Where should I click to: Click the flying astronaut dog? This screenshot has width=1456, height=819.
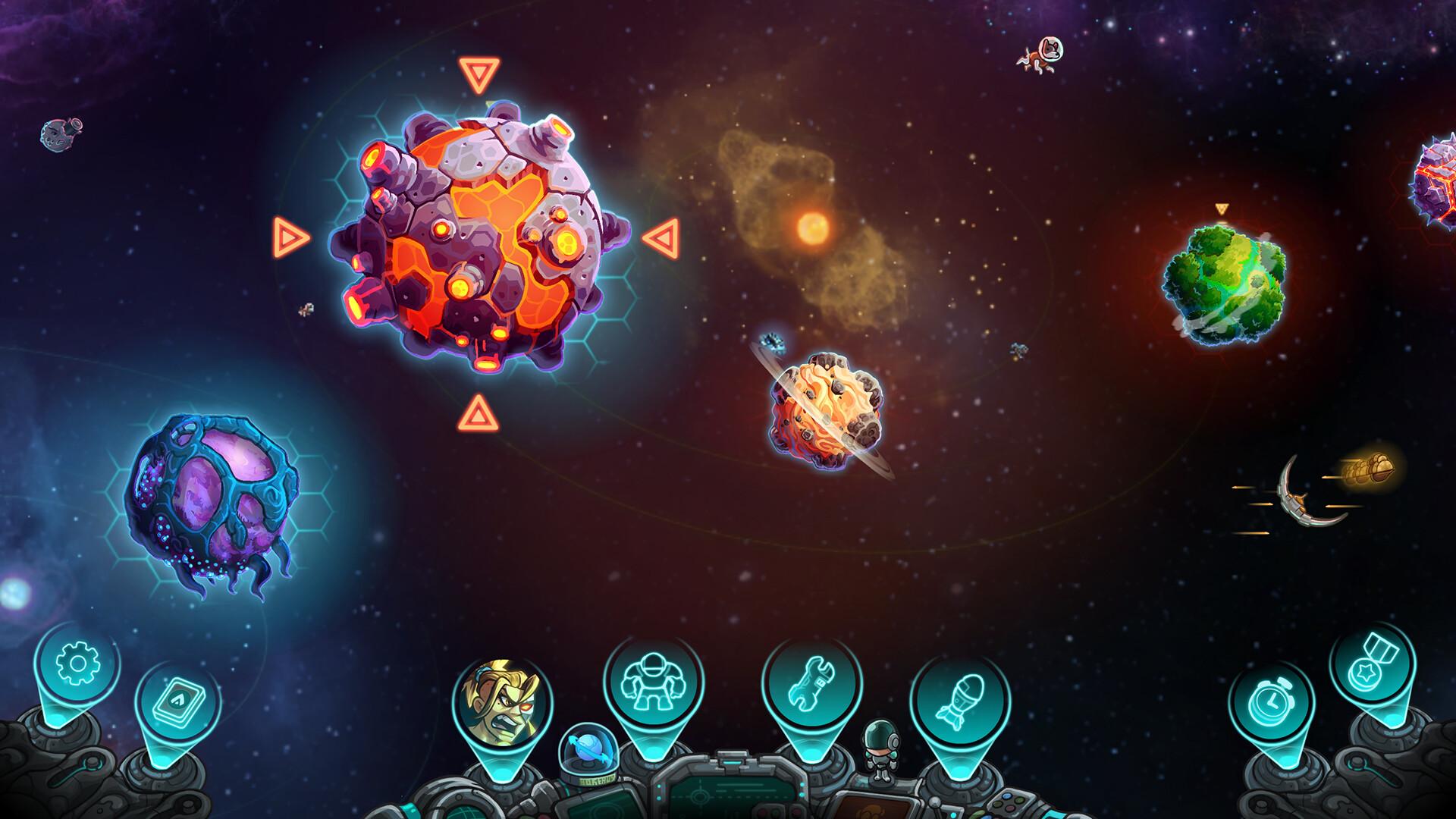1041,55
